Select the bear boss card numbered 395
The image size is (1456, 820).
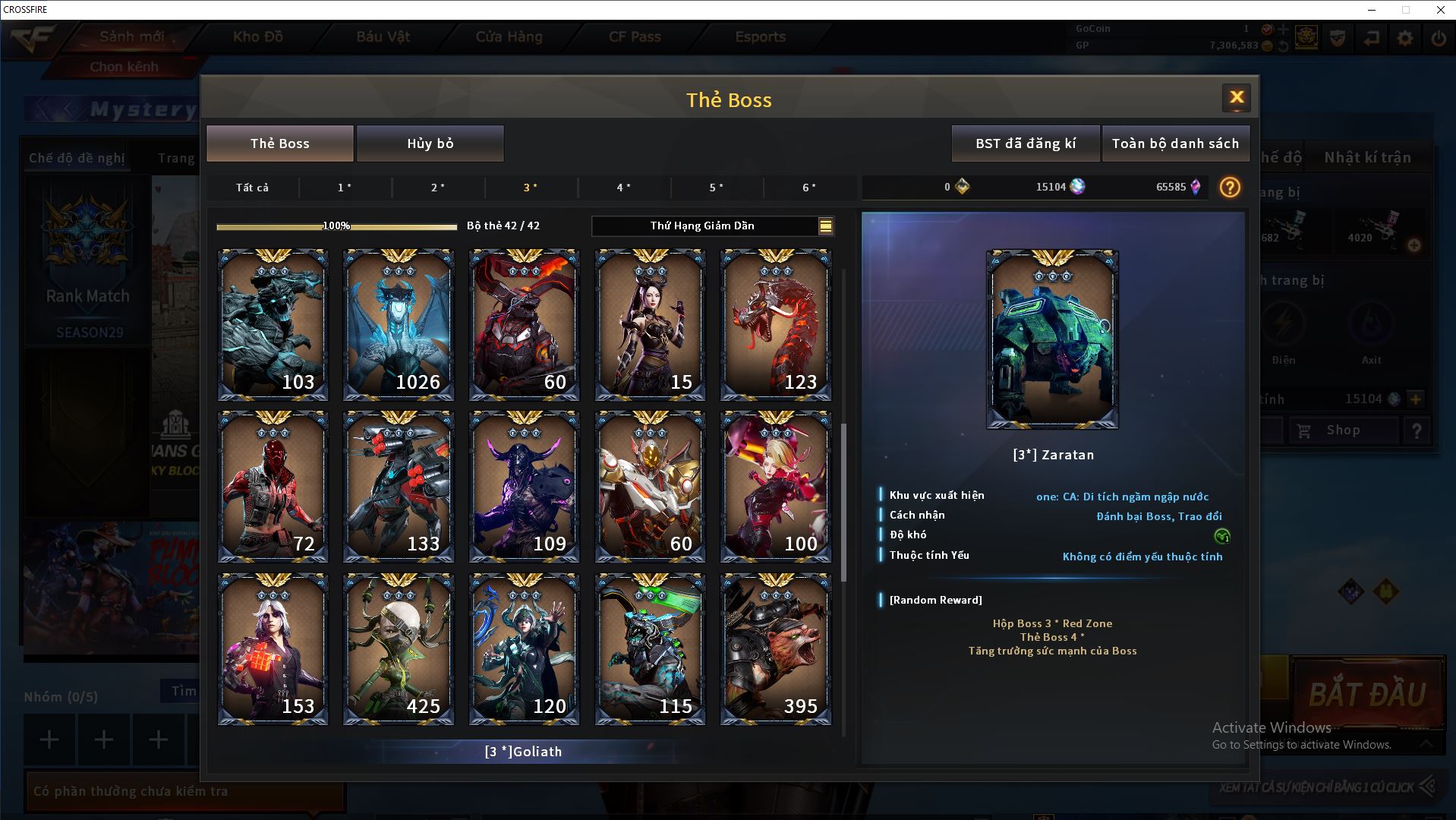pyautogui.click(x=775, y=649)
